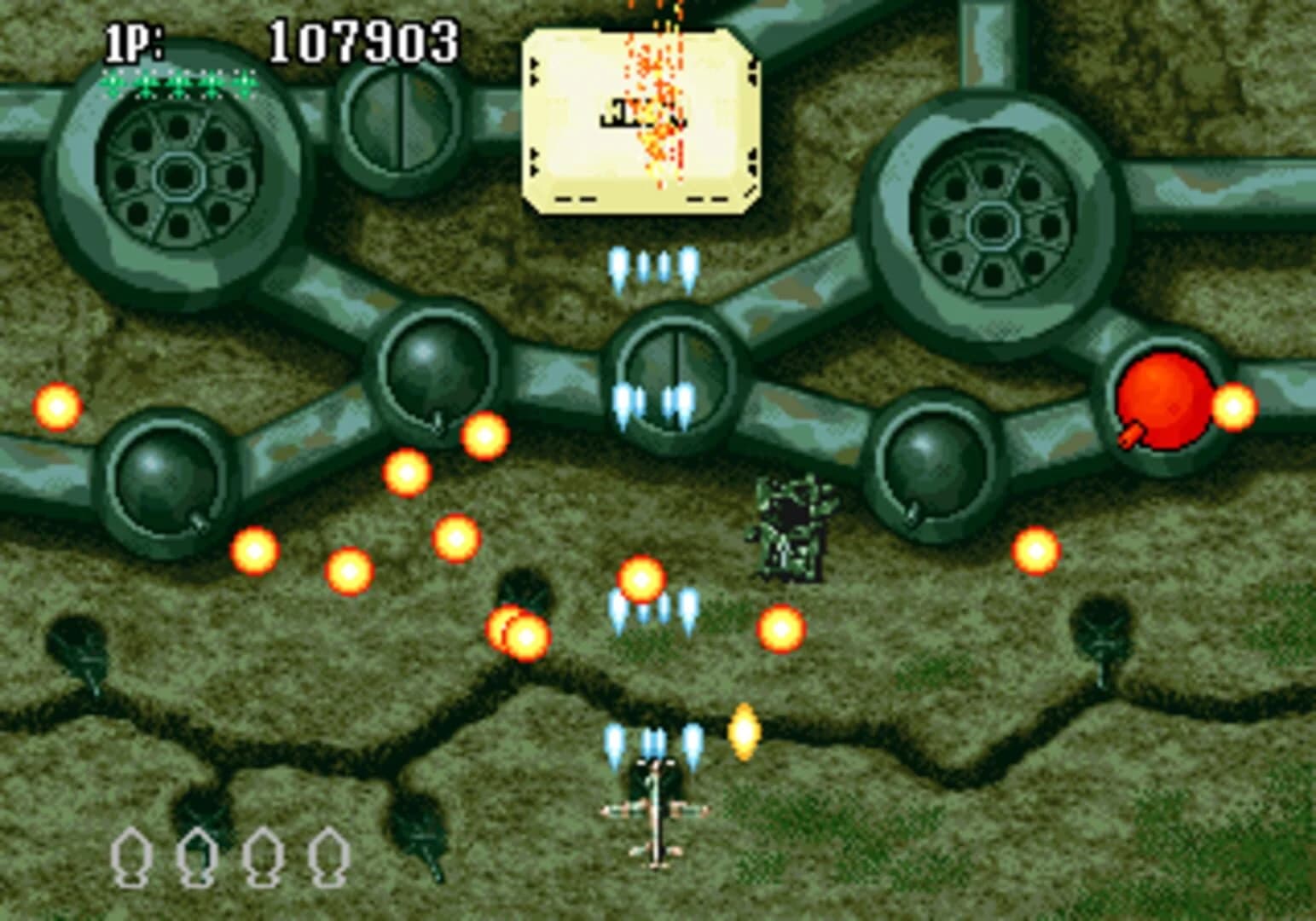Click the rightmost bomb stock icon
The width and height of the screenshot is (1316, 921).
[328, 857]
